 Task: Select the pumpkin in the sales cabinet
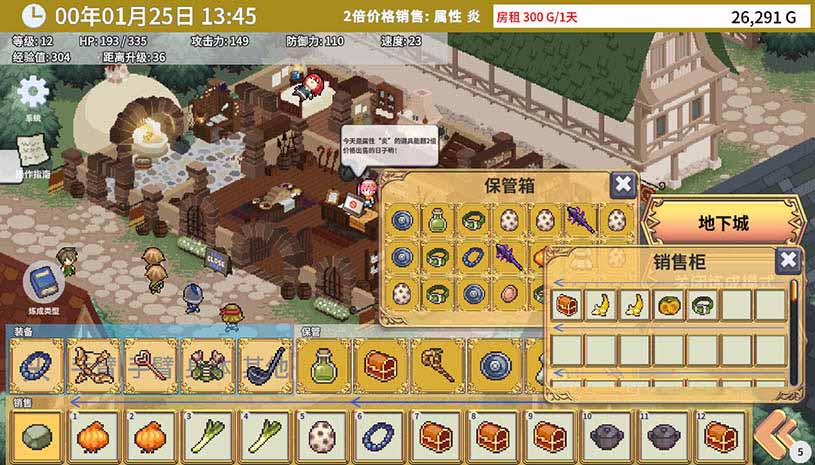point(668,303)
